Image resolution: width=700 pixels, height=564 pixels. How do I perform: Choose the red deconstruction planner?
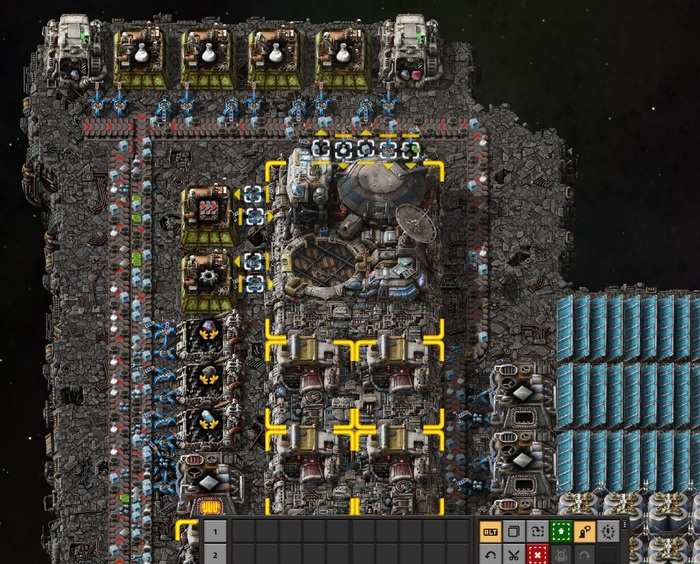536,554
